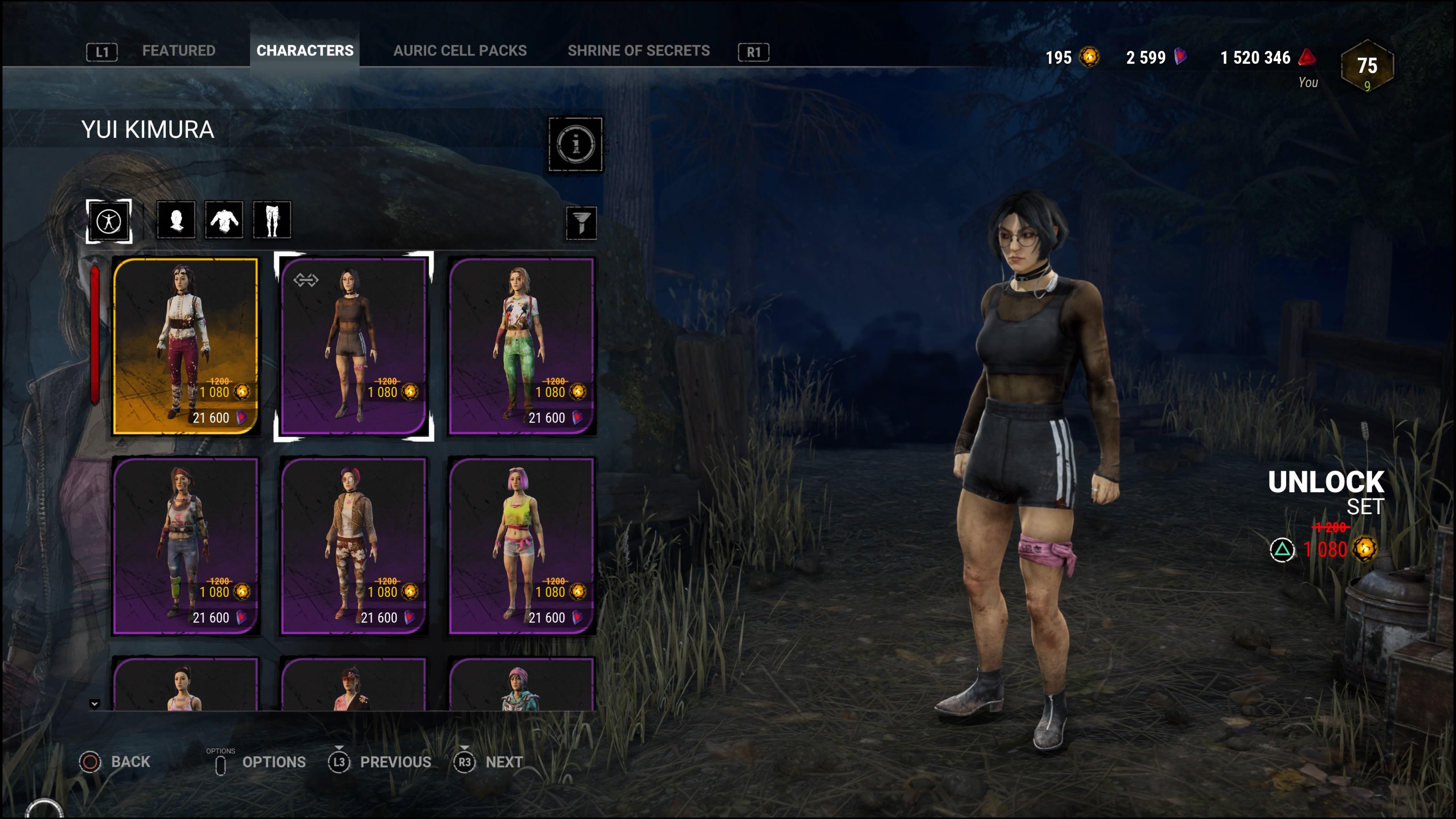Select the Characters store tab
The height and width of the screenshot is (819, 1456).
(304, 51)
